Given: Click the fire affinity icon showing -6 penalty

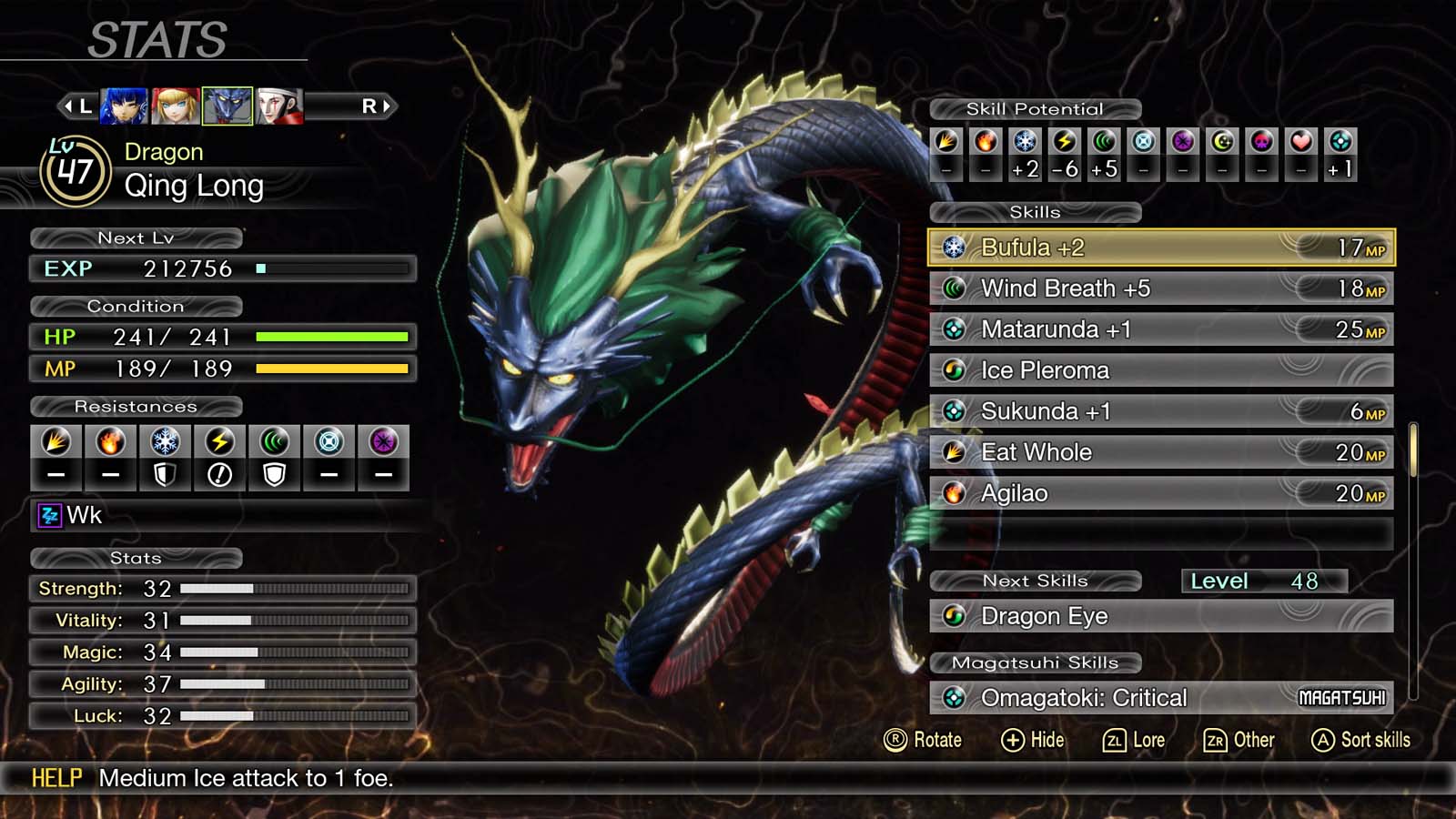Looking at the screenshot, I should [x=1065, y=140].
